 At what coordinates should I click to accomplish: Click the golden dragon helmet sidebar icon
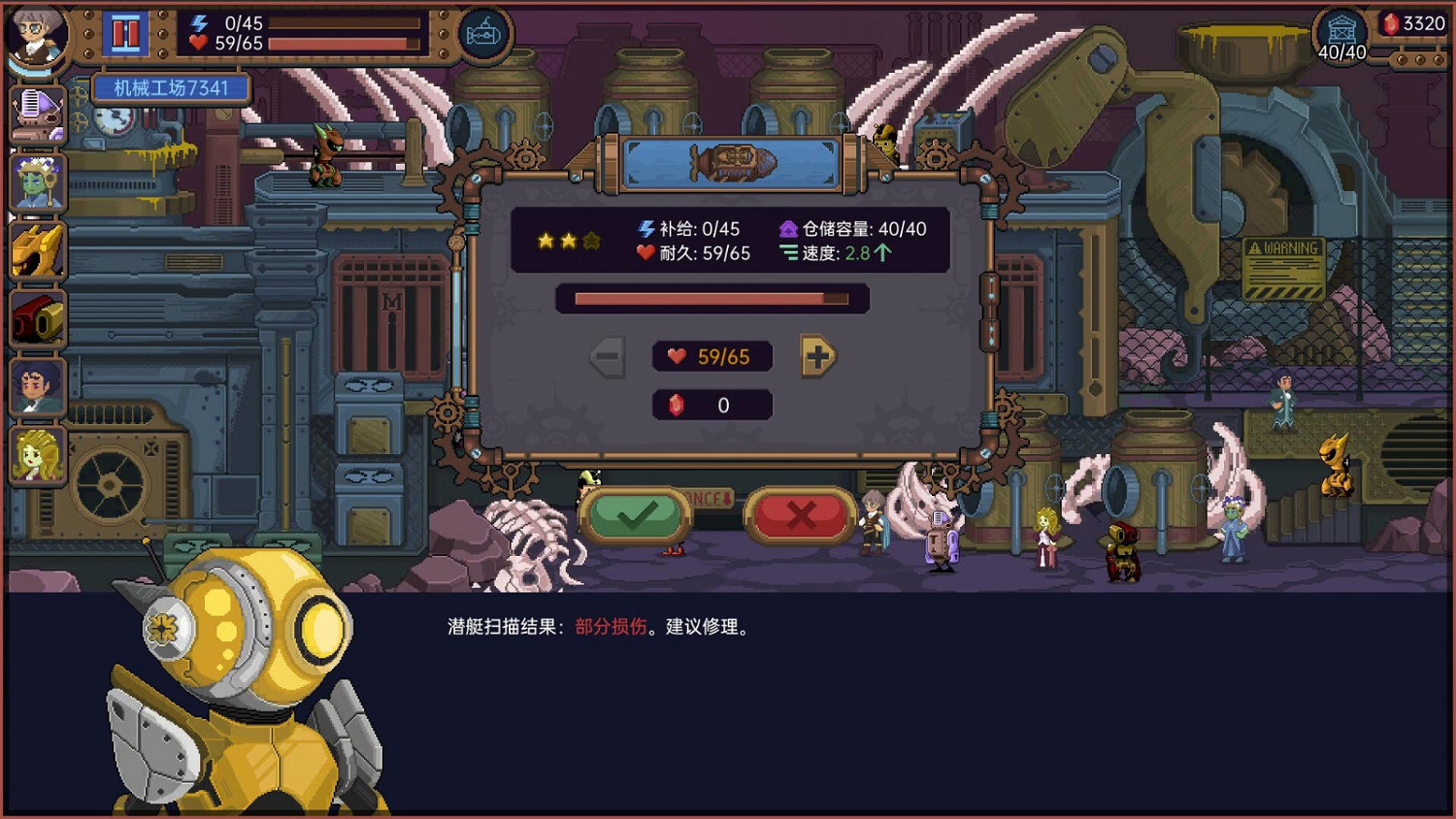[x=36, y=247]
